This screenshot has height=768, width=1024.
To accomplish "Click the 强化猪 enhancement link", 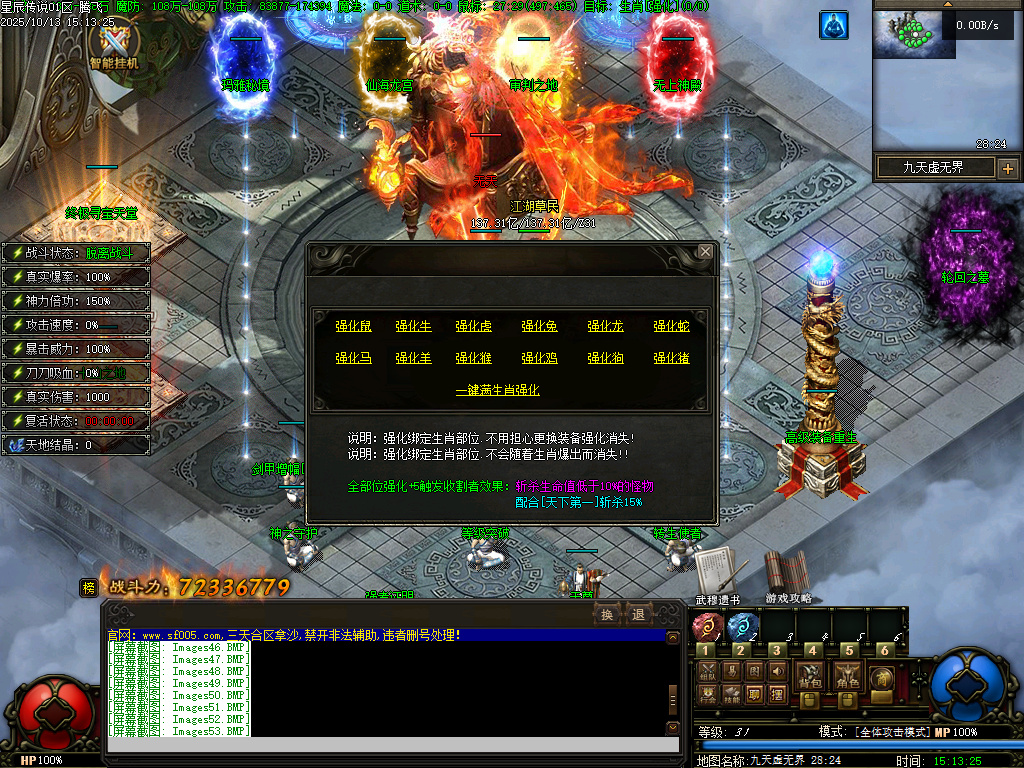I will click(x=671, y=358).
